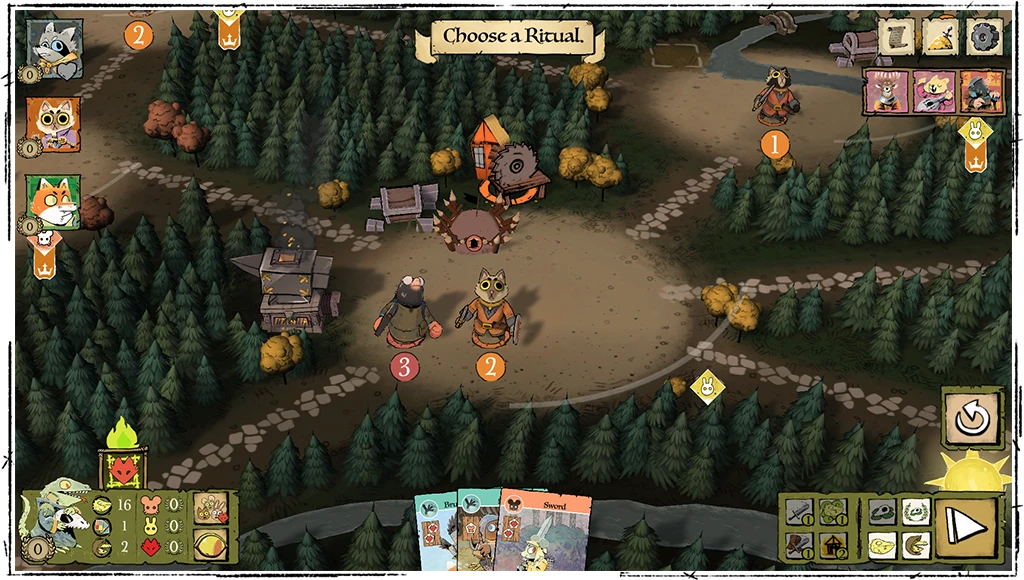Screen dimensions: 1024x580
Task: Open the sword-in-gold-pile menu
Action: click(942, 36)
